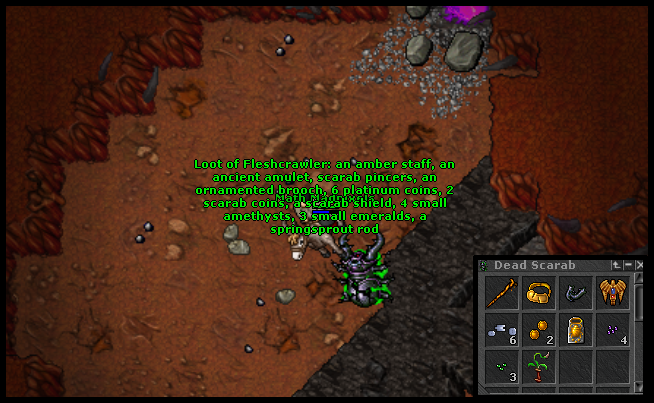Choose the ornamented brooch slot

[x=612, y=293]
